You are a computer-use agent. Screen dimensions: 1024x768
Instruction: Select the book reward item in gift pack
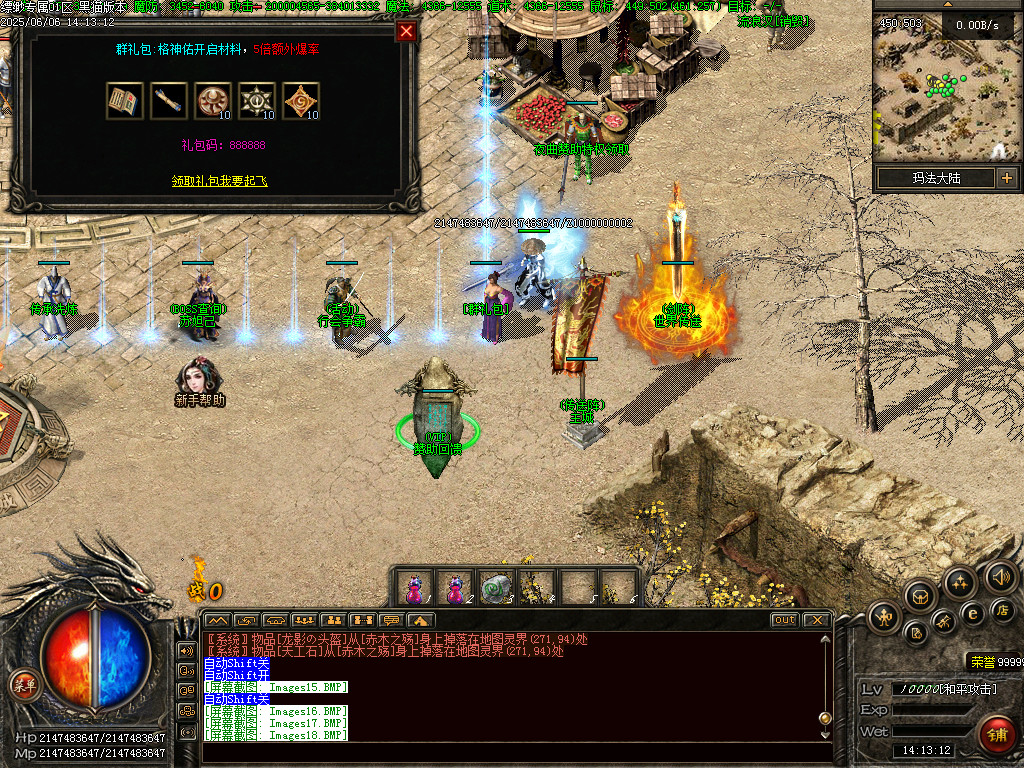[124, 101]
